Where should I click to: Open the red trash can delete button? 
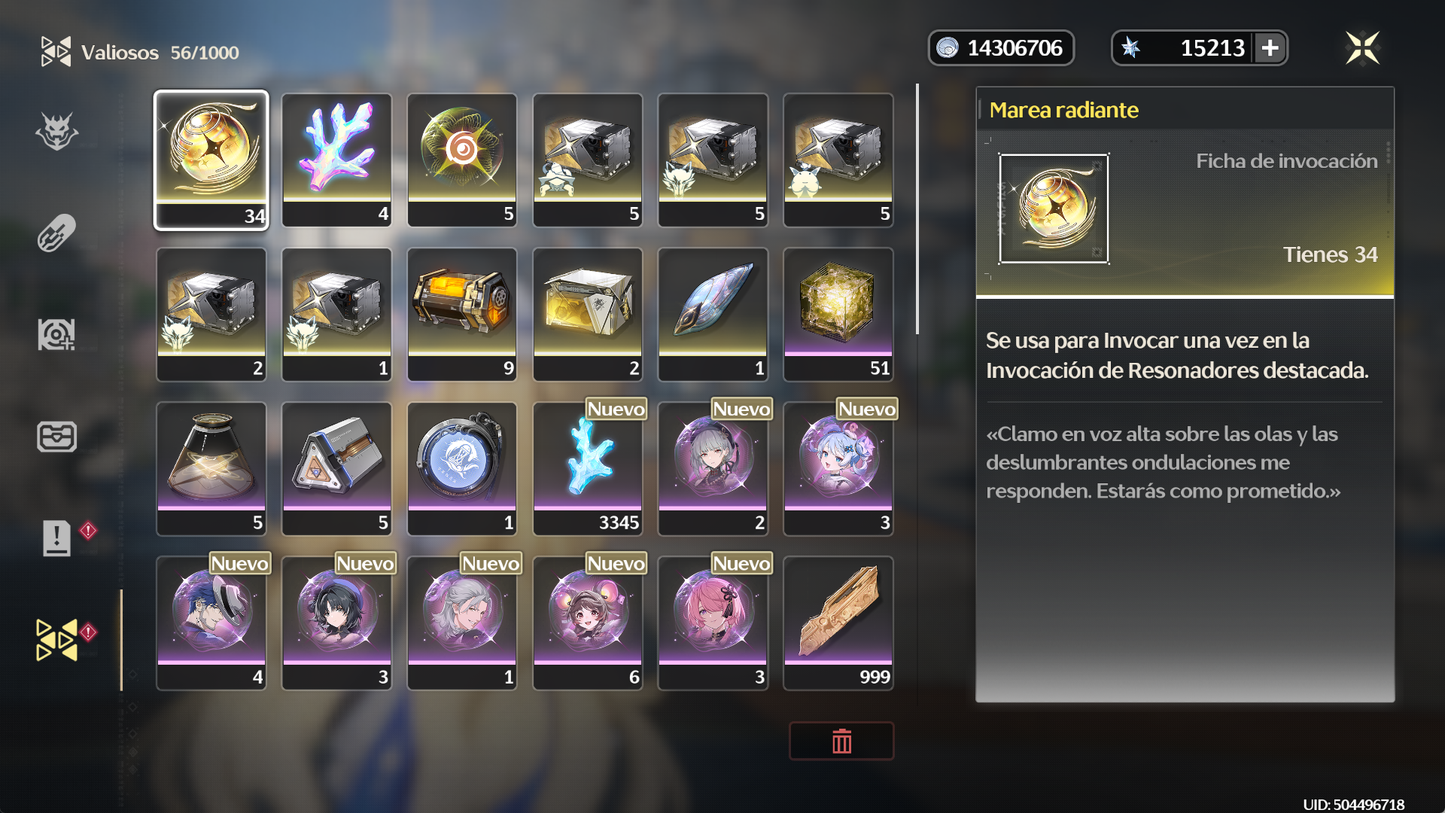[x=841, y=741]
